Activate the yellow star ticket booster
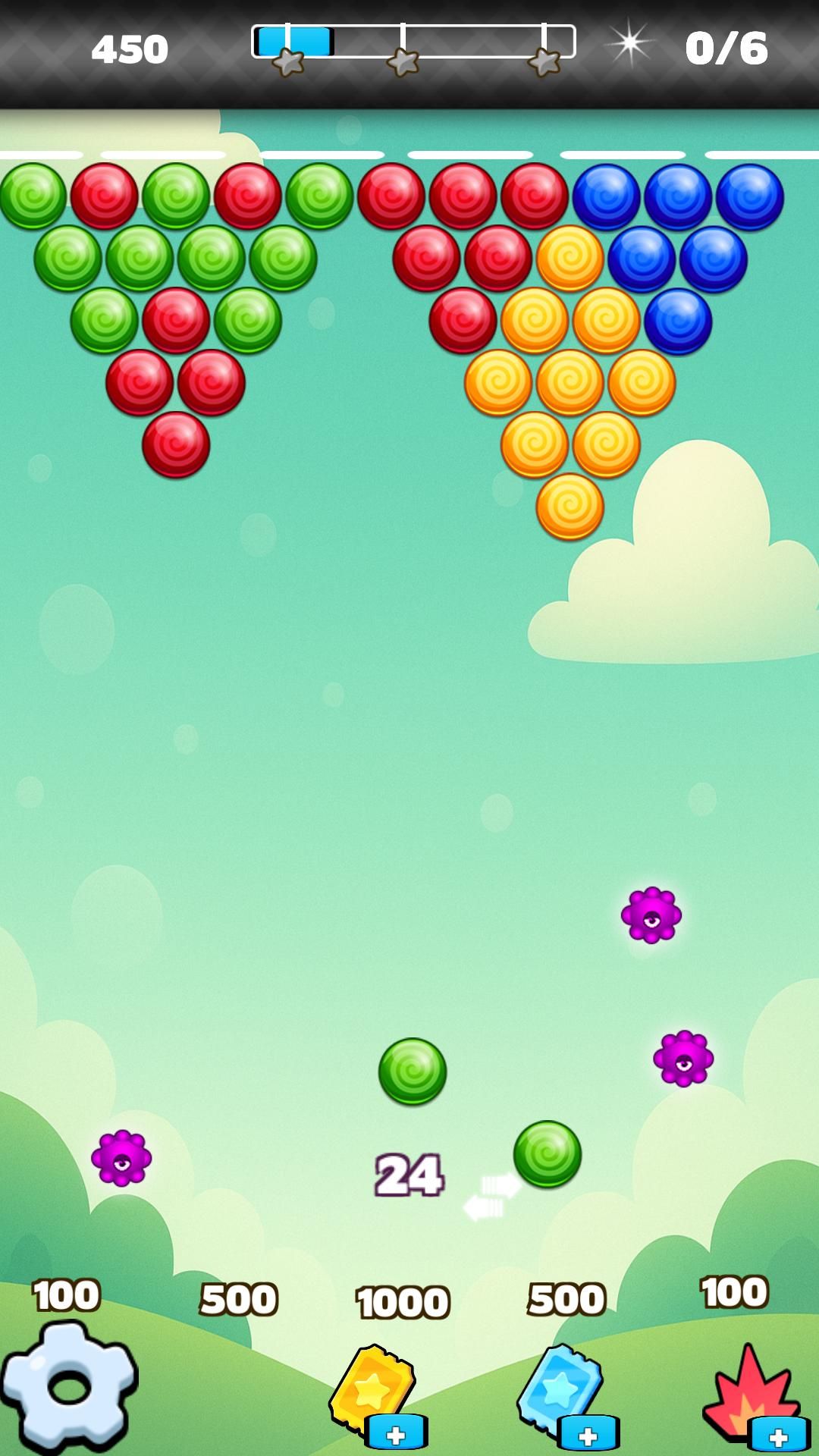The width and height of the screenshot is (819, 1456). (x=370, y=1388)
